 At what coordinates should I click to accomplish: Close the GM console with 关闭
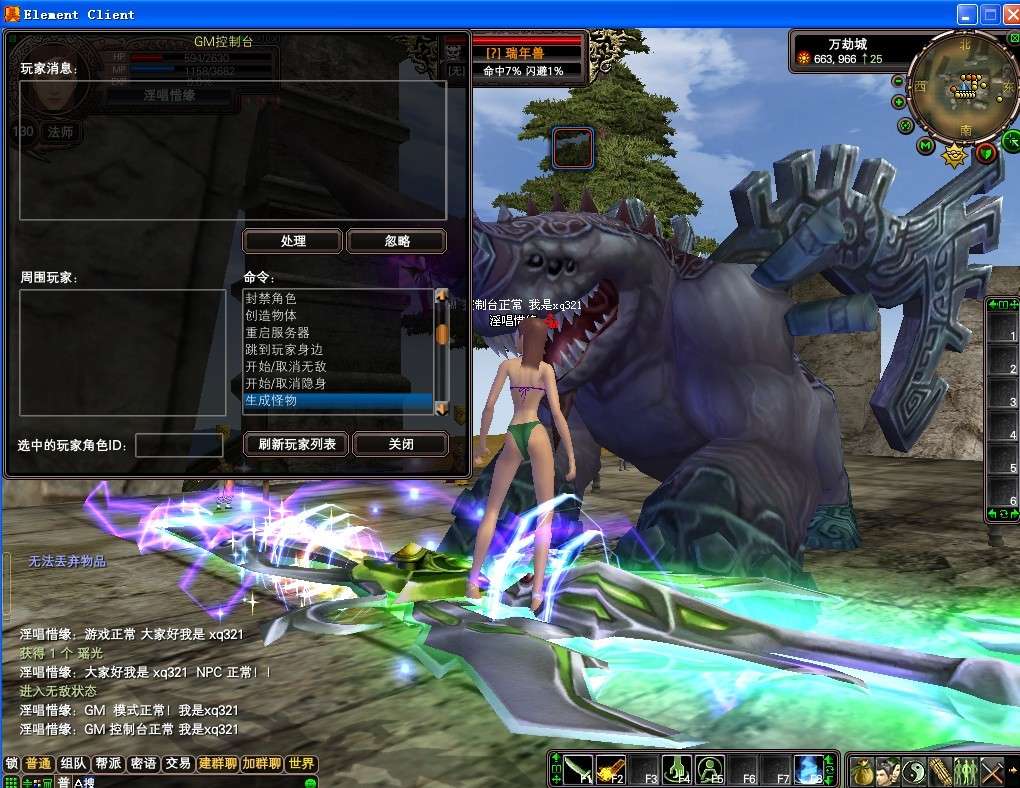tap(401, 444)
